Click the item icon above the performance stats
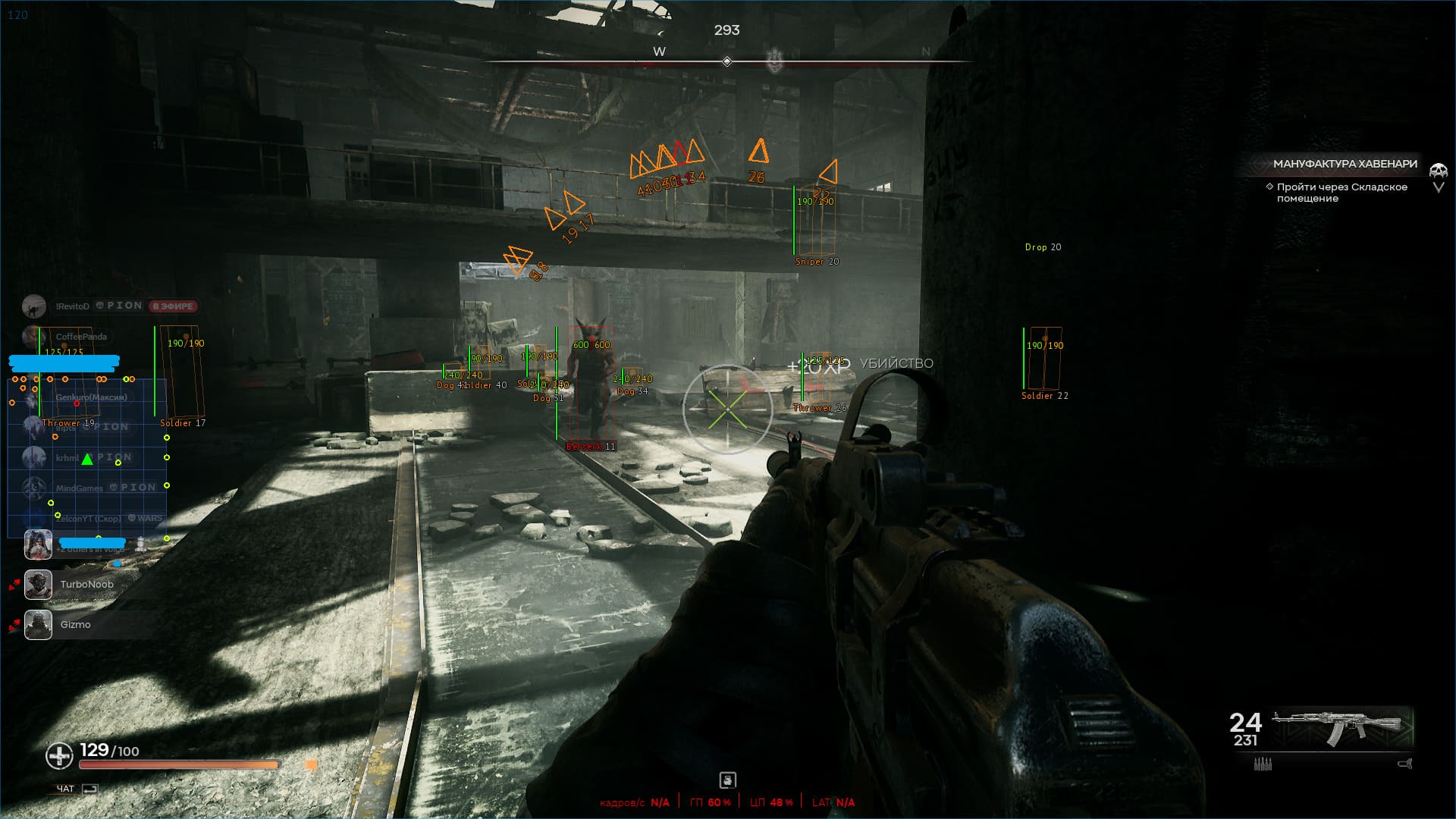The height and width of the screenshot is (819, 1456). point(727,780)
